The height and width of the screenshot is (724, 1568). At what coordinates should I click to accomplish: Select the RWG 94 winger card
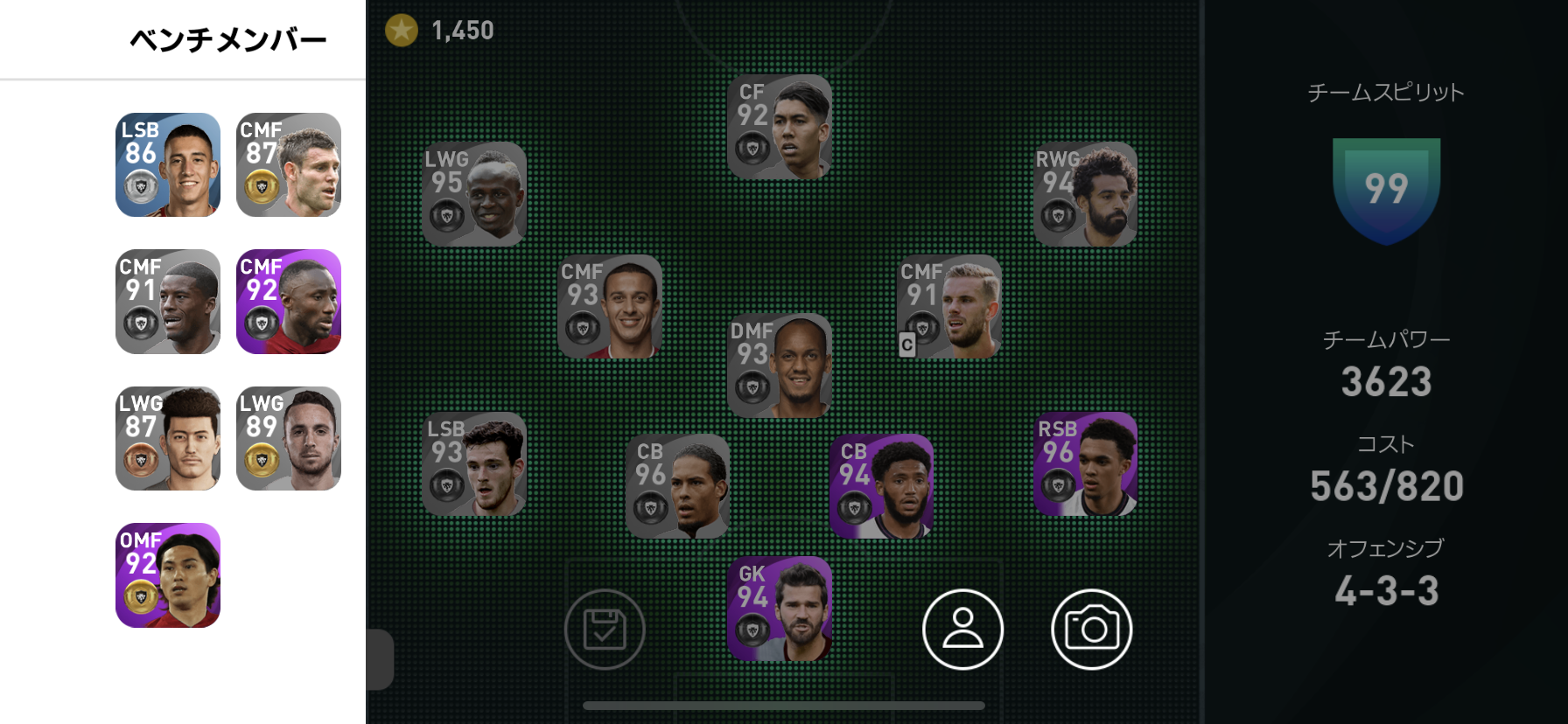[x=1085, y=194]
